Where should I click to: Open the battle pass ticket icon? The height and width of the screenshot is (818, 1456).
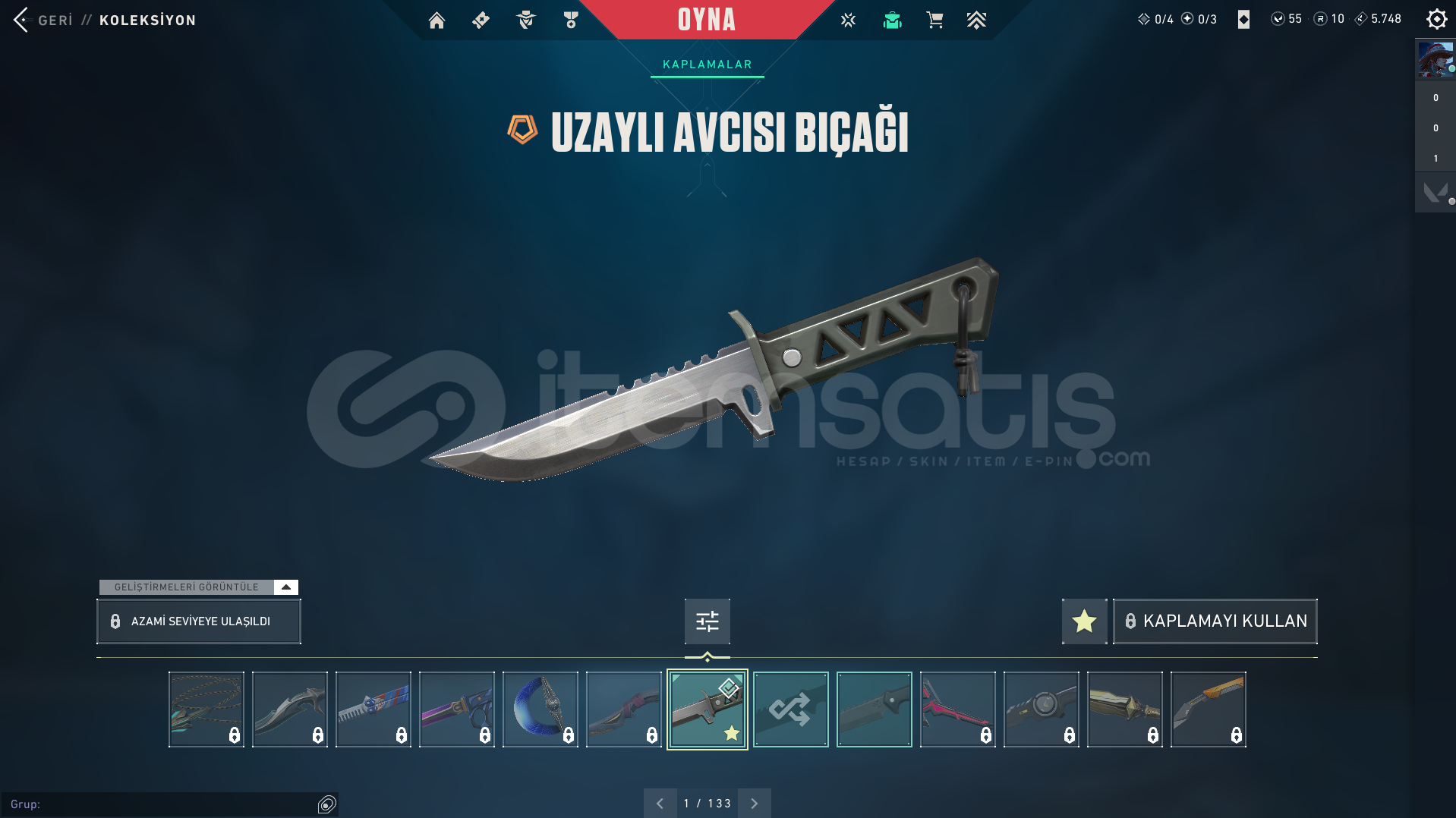[x=480, y=20]
